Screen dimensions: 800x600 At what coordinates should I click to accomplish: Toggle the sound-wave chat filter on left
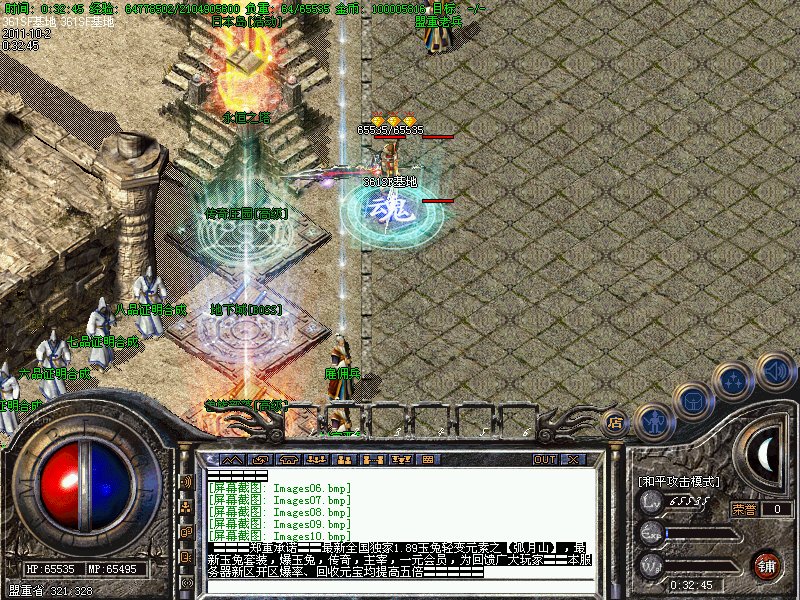point(186,482)
